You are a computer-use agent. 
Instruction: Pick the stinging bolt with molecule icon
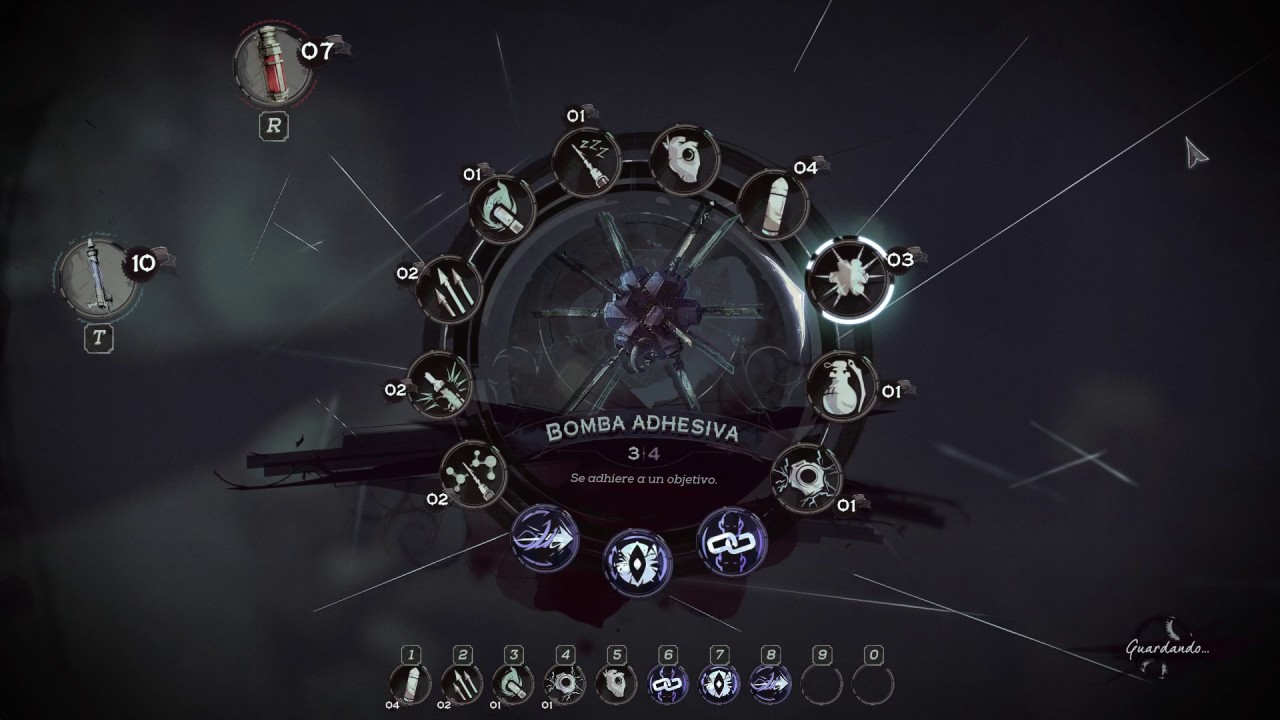point(473,473)
